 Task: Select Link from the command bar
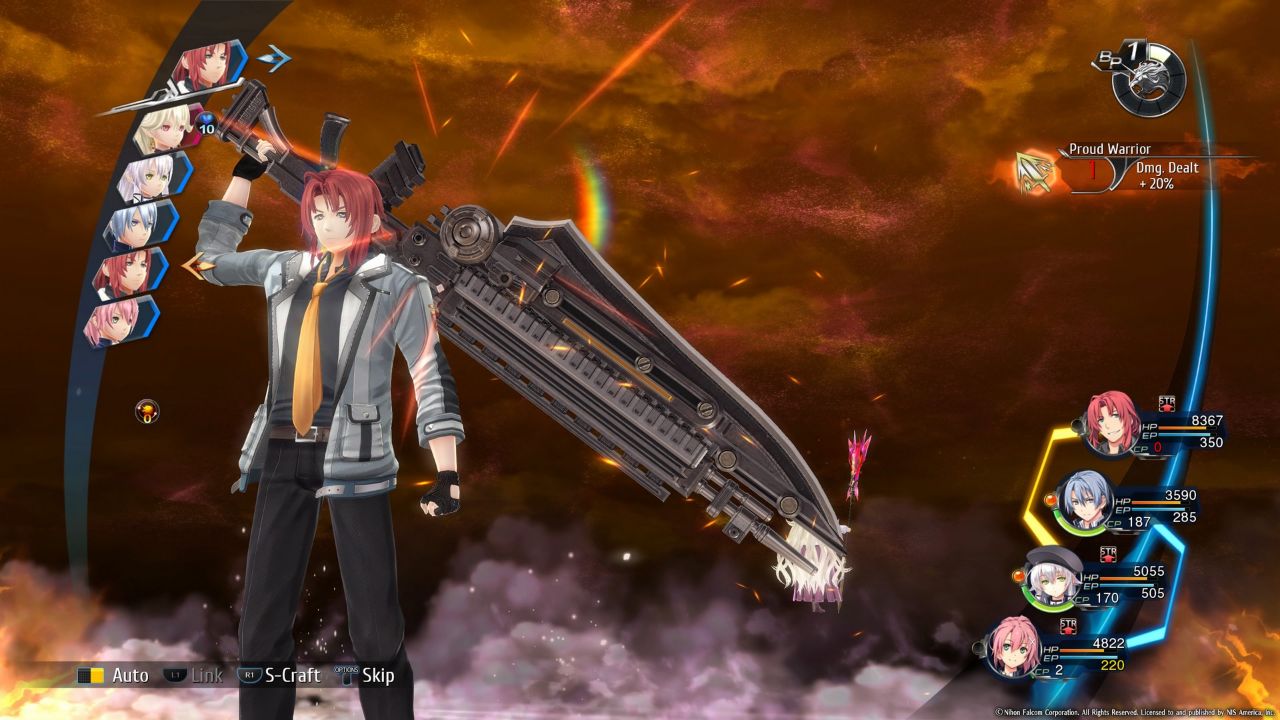pos(207,675)
